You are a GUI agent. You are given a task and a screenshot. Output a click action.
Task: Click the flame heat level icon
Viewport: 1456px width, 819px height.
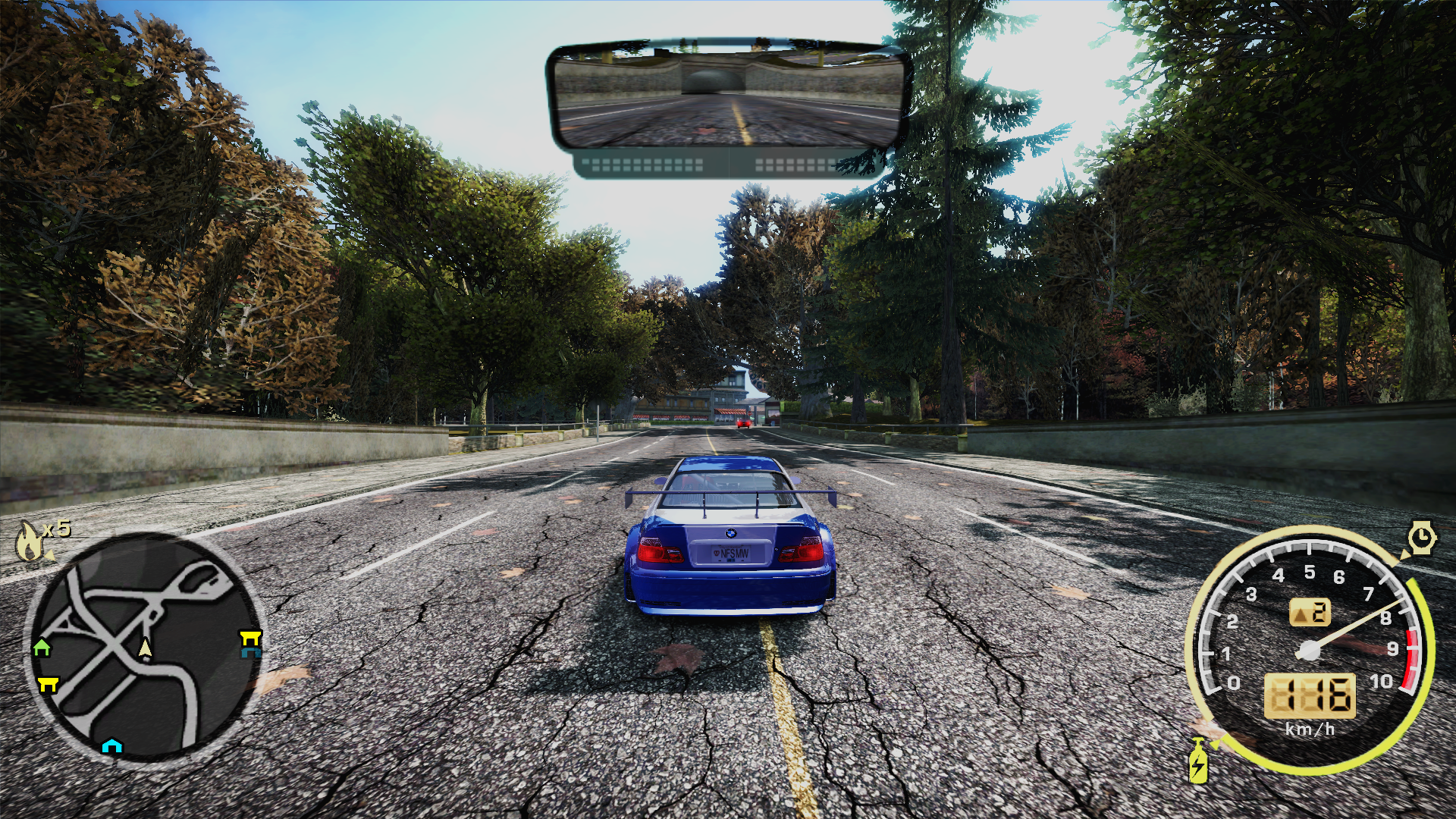point(29,540)
